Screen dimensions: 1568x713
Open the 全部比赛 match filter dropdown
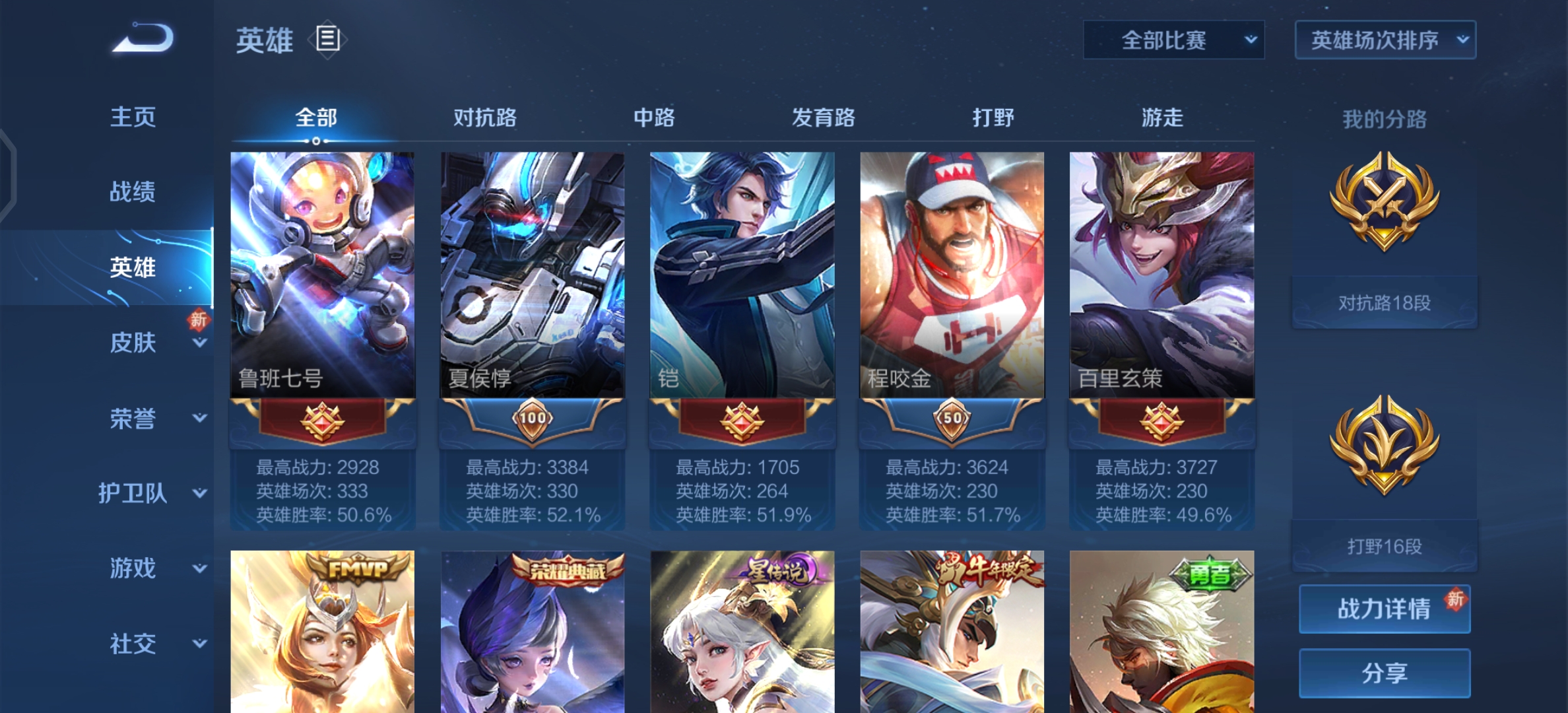(x=1173, y=40)
